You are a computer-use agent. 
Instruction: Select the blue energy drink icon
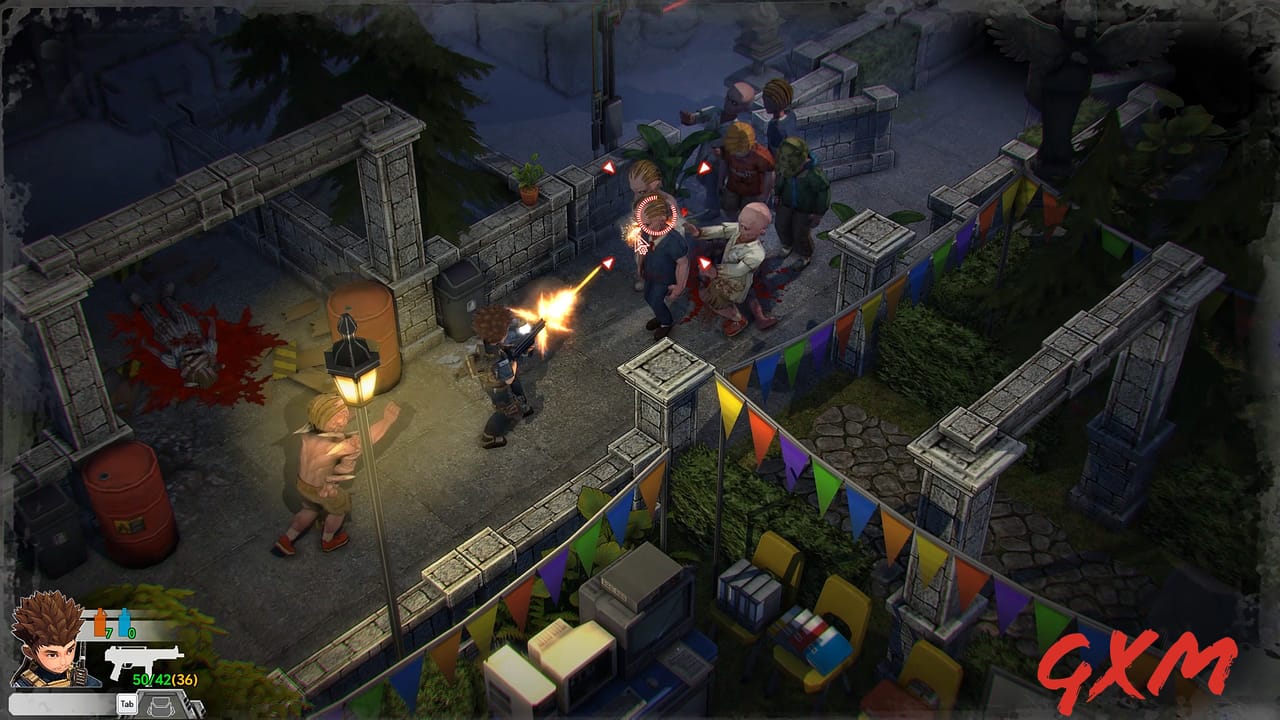pos(124,621)
